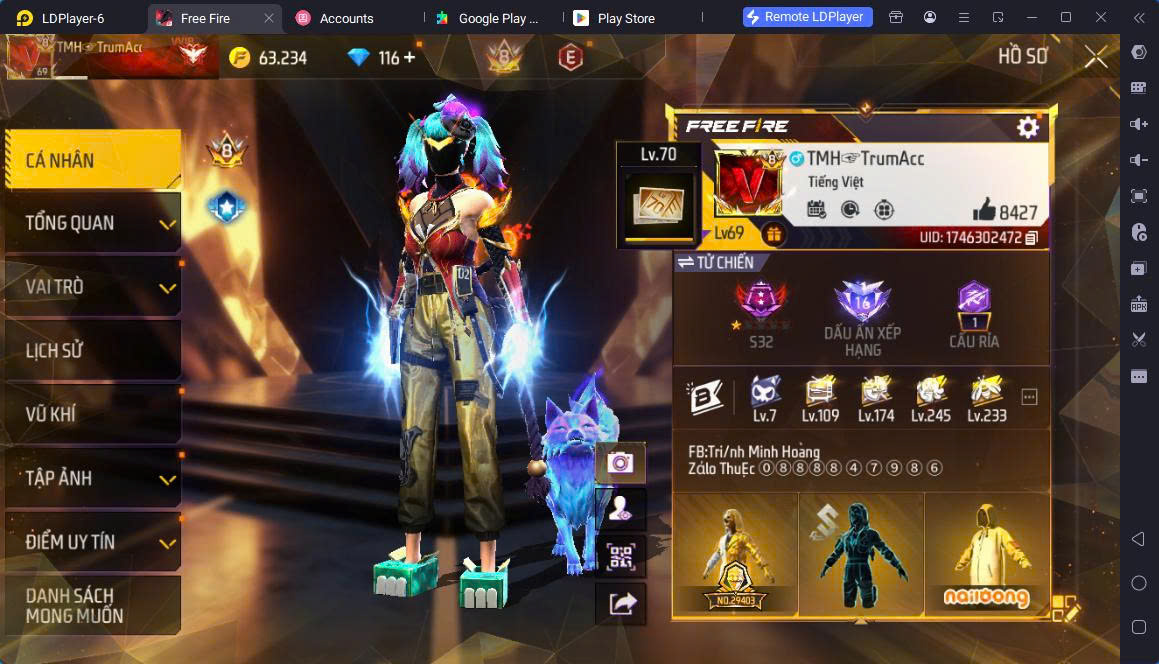1159x664 pixels.
Task: Open the ĐIỂM UY TÍN section
Action: tap(92, 542)
